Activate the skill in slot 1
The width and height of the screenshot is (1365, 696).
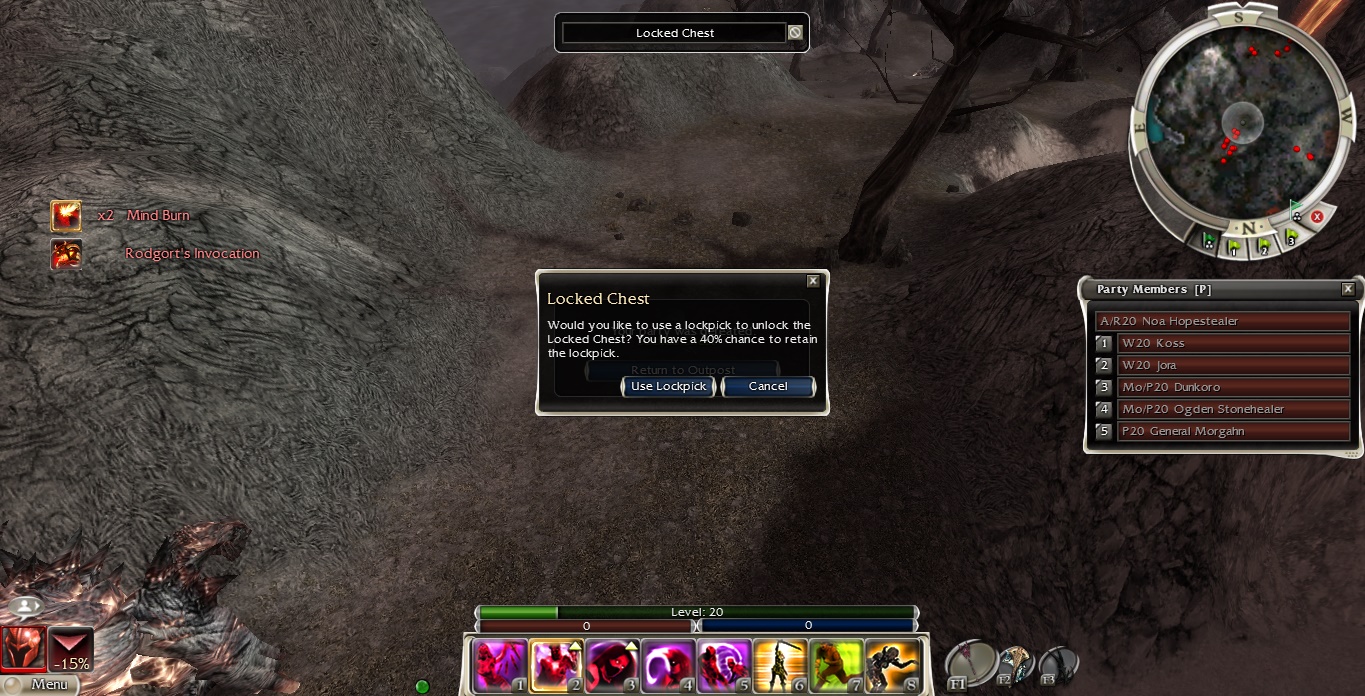[x=500, y=665]
